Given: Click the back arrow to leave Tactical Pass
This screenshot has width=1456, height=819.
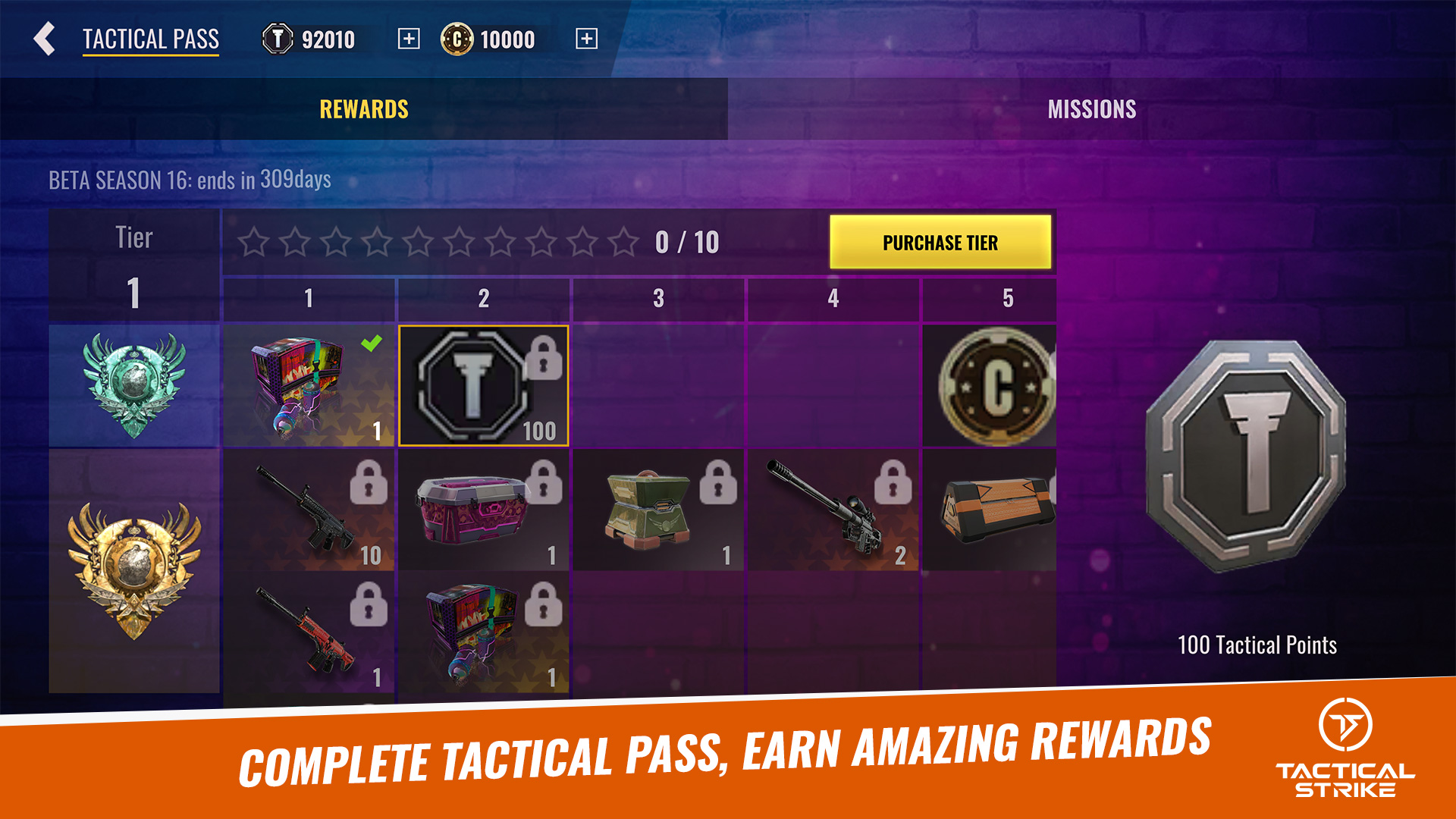Looking at the screenshot, I should tap(43, 40).
